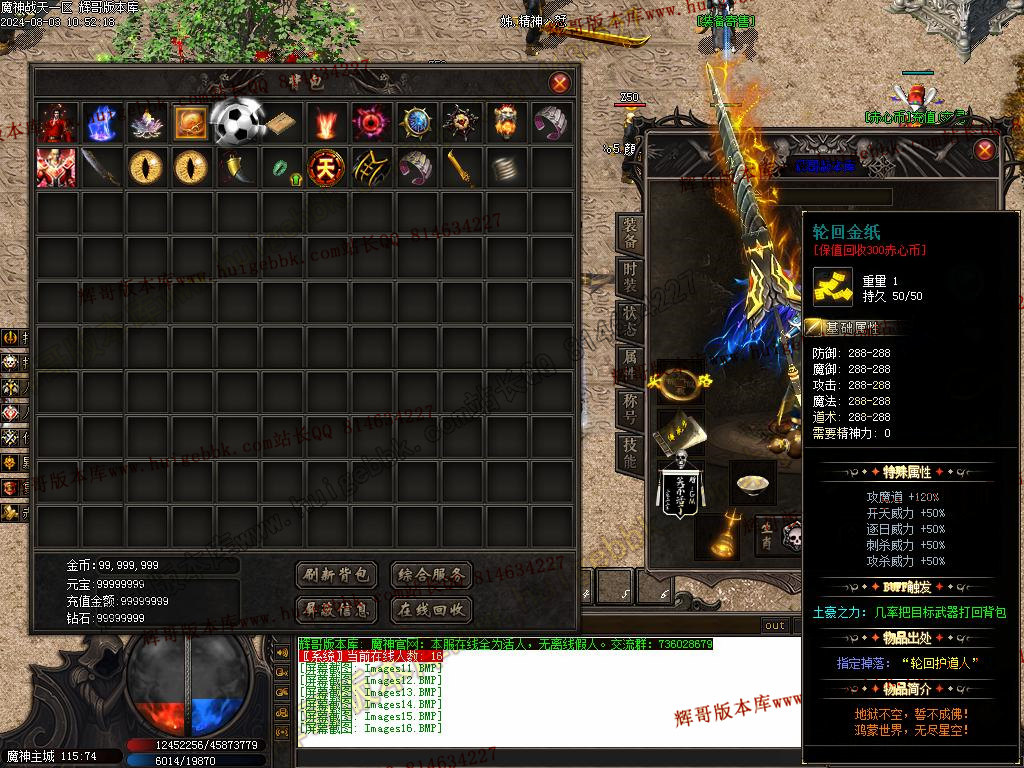The image size is (1024, 768).
Task: Close the backpack window
Action: (x=560, y=83)
